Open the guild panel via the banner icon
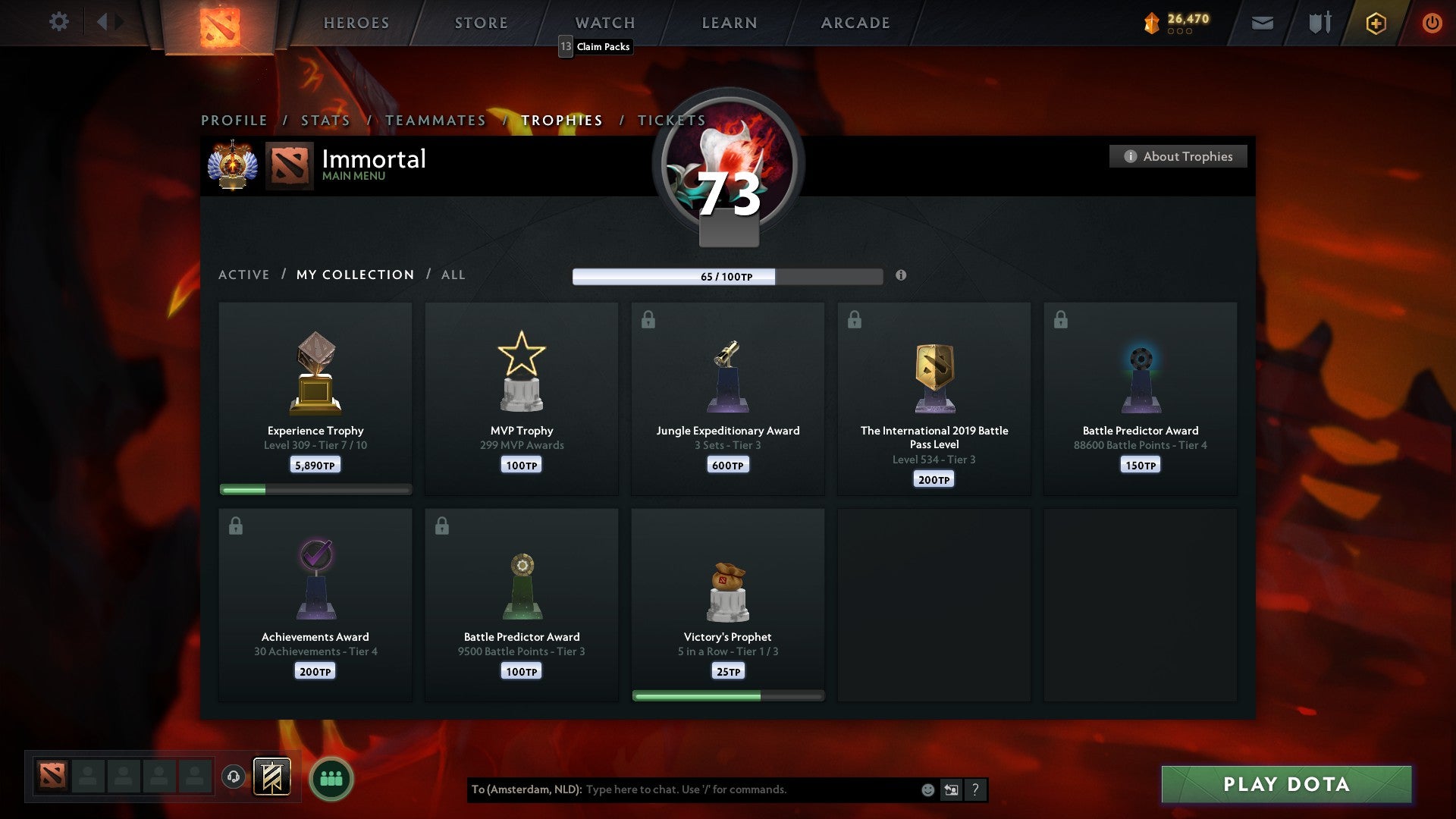1456x819 pixels. tap(273, 778)
